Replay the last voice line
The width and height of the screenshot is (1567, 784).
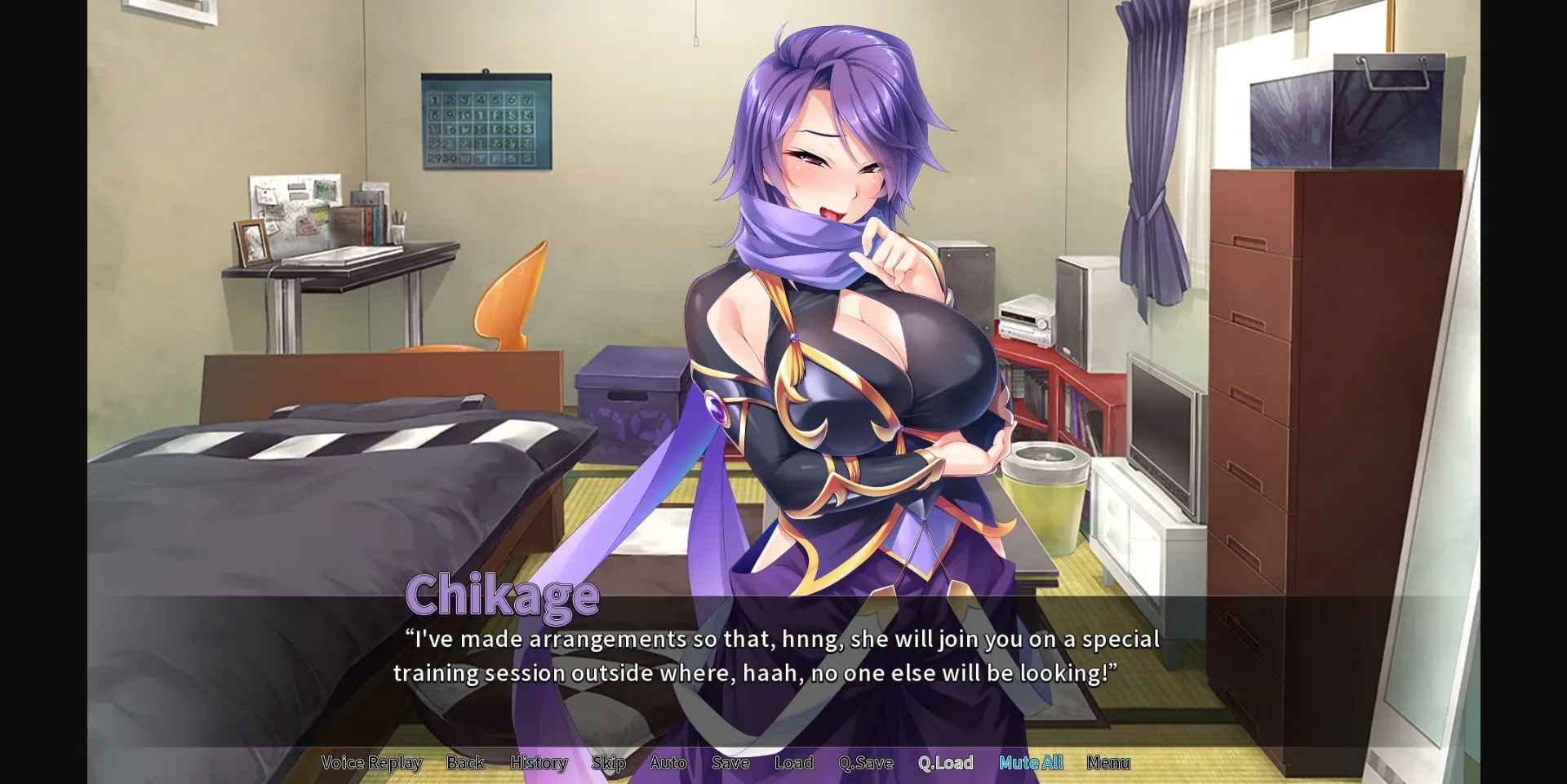pyautogui.click(x=372, y=763)
